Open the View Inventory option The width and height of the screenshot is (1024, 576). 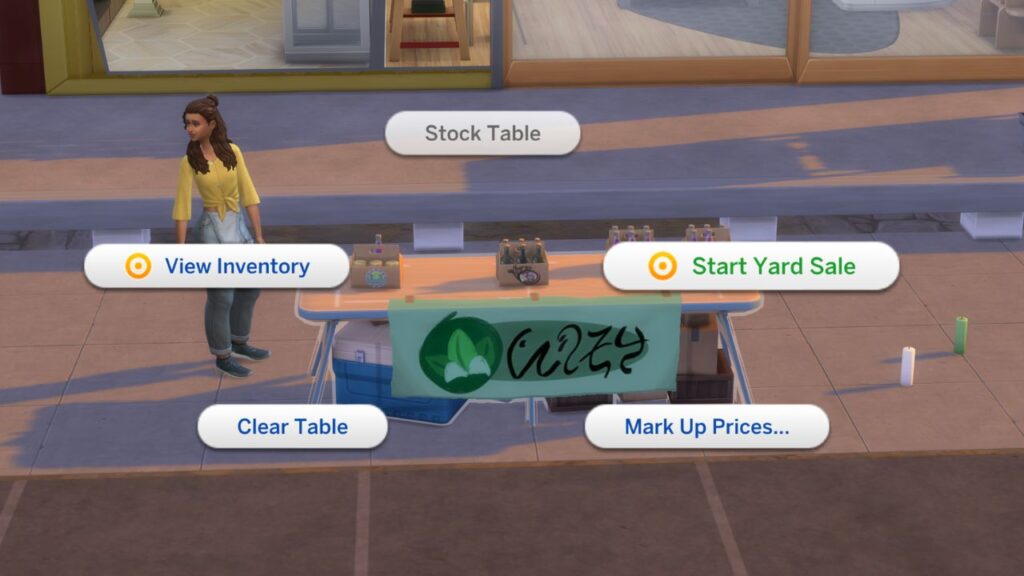click(x=217, y=266)
